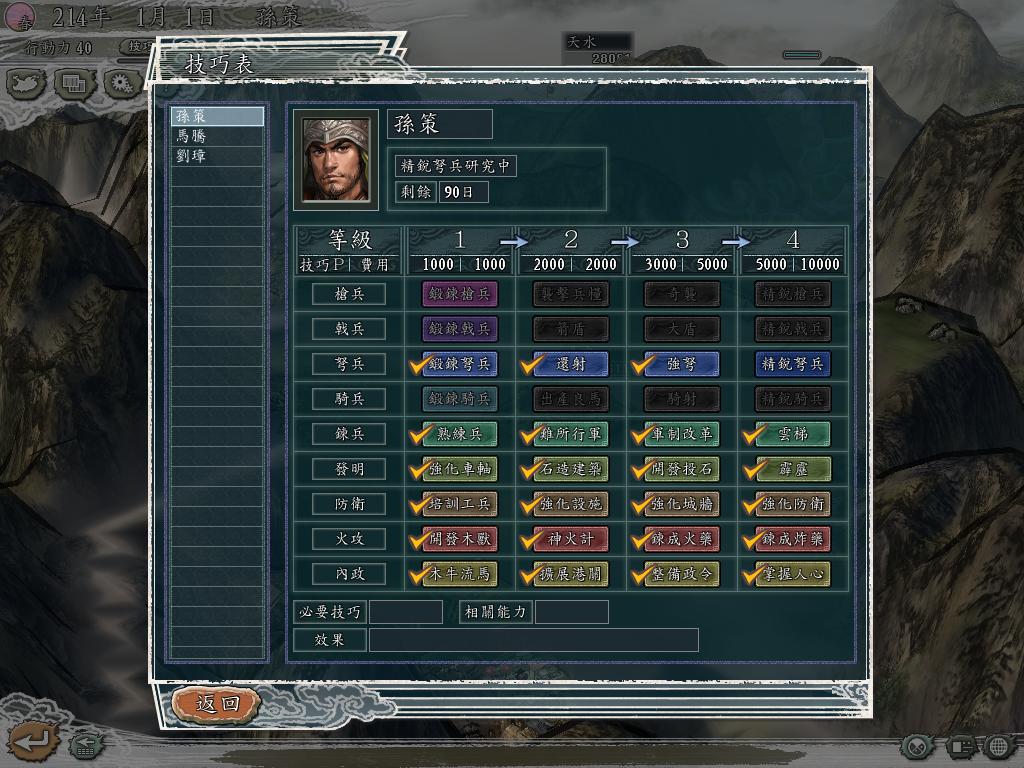Click the 神火計 technique

click(x=571, y=539)
